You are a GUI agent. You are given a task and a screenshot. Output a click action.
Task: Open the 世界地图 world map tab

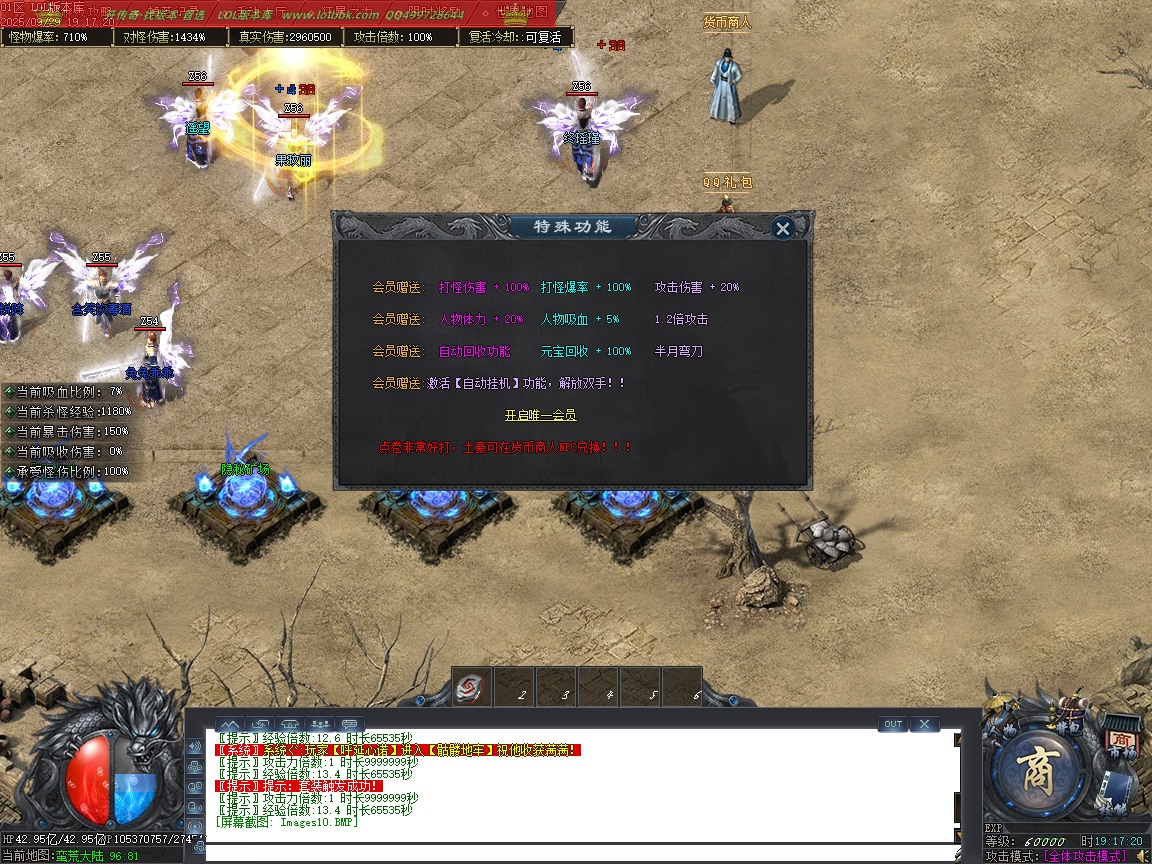[x=523, y=13]
